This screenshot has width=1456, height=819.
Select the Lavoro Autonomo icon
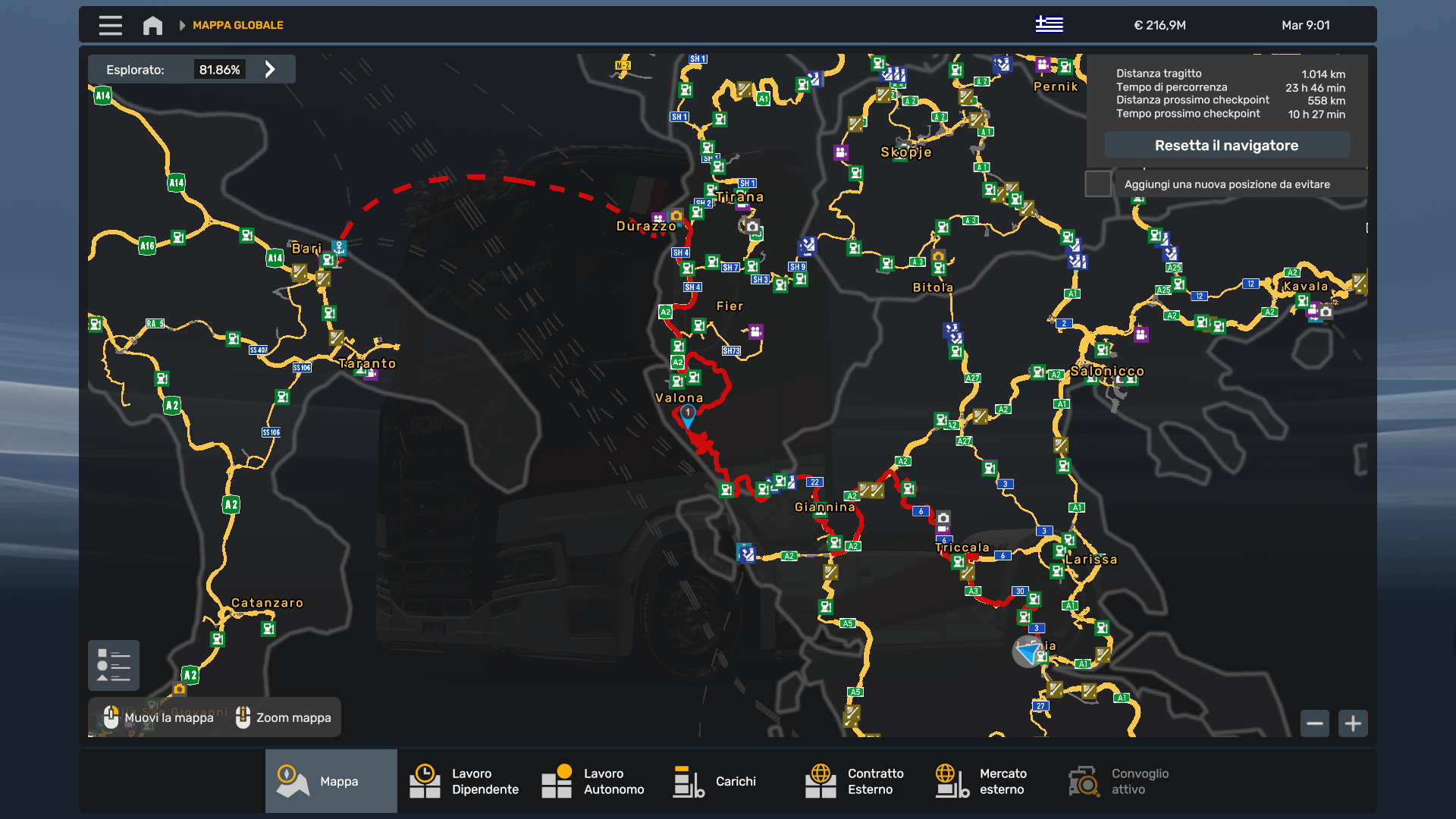click(x=556, y=781)
